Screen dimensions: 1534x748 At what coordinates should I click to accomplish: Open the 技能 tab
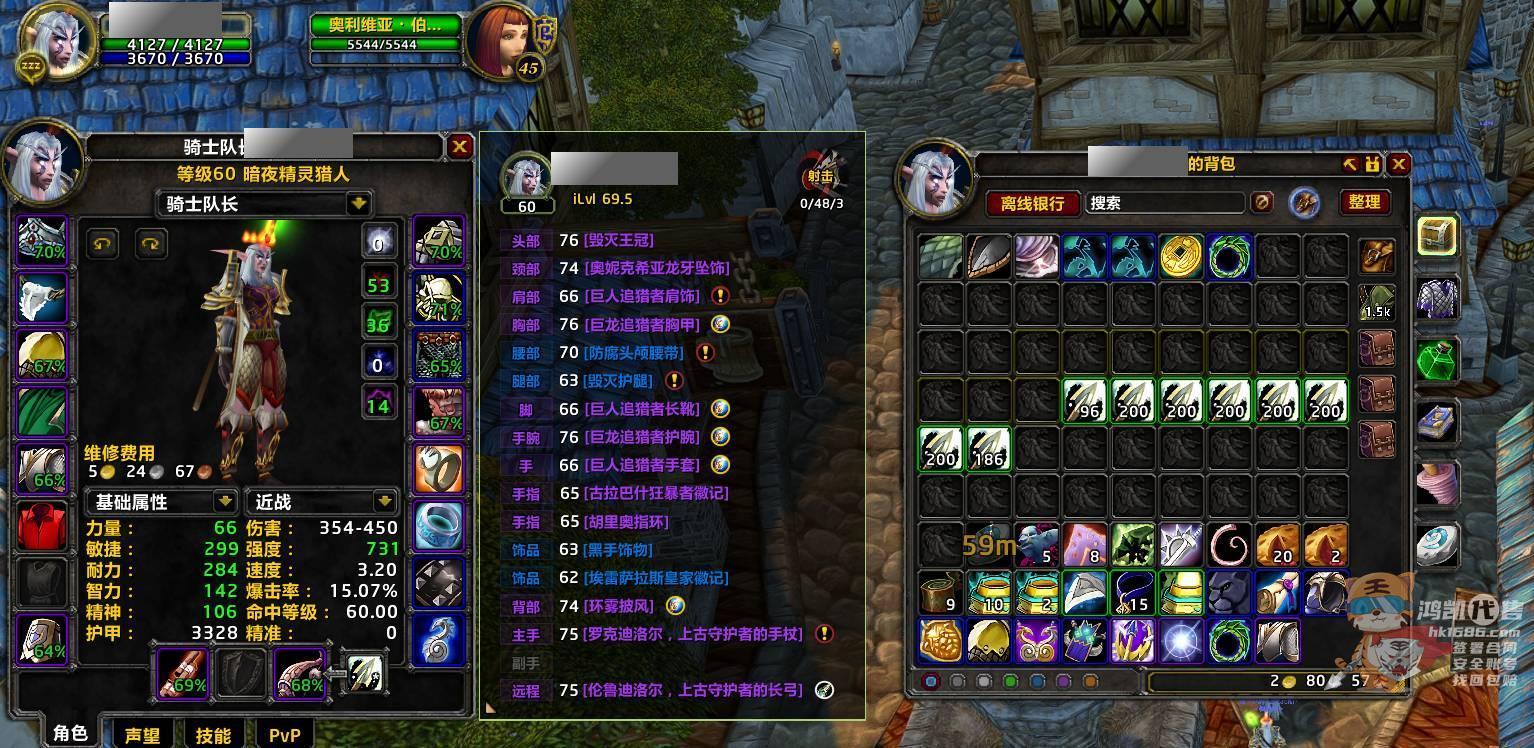tap(213, 735)
